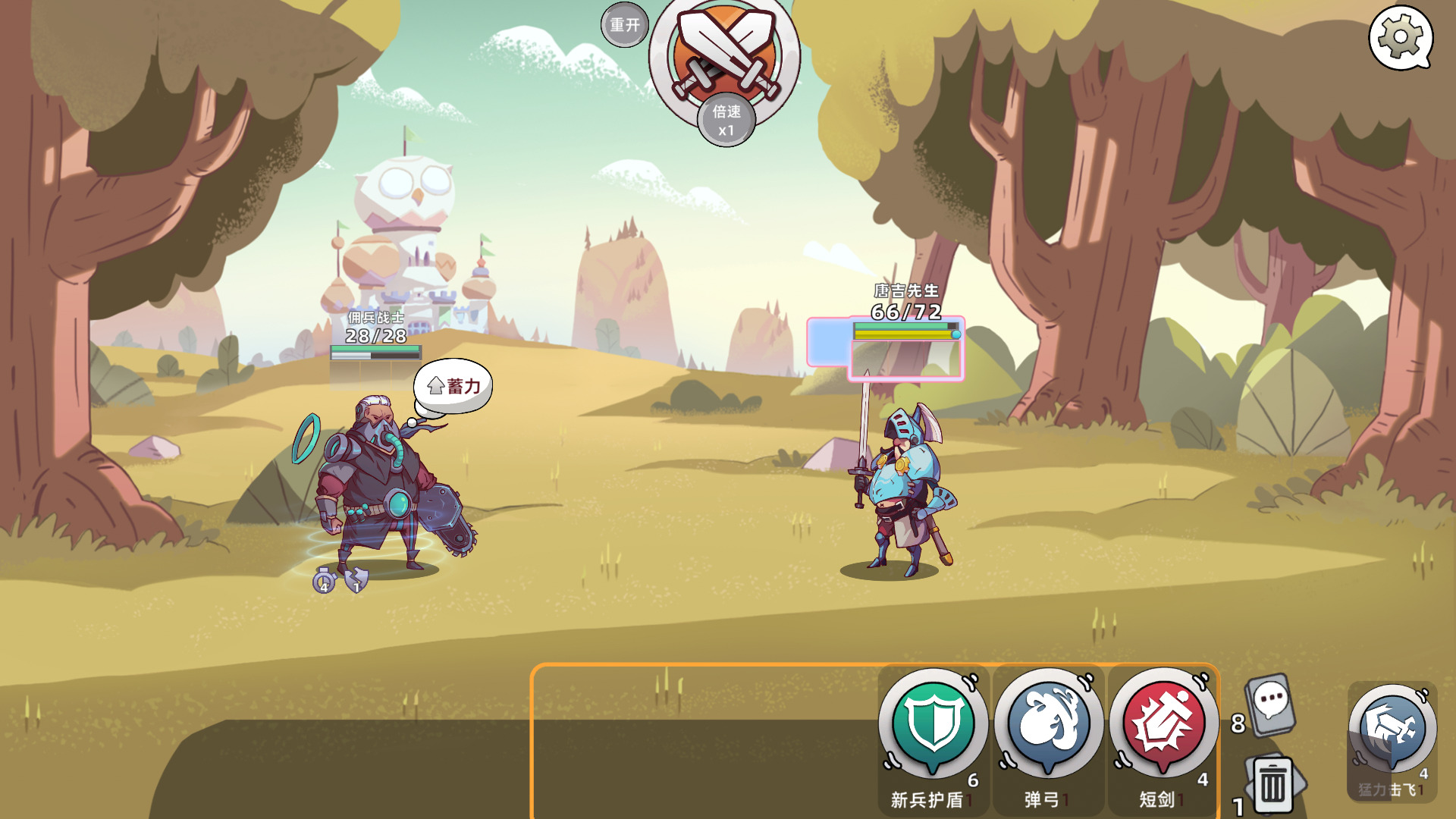Viewport: 1456px width, 819px height.
Task: Choose the 弹弓 slingshot card
Action: pos(1048,726)
